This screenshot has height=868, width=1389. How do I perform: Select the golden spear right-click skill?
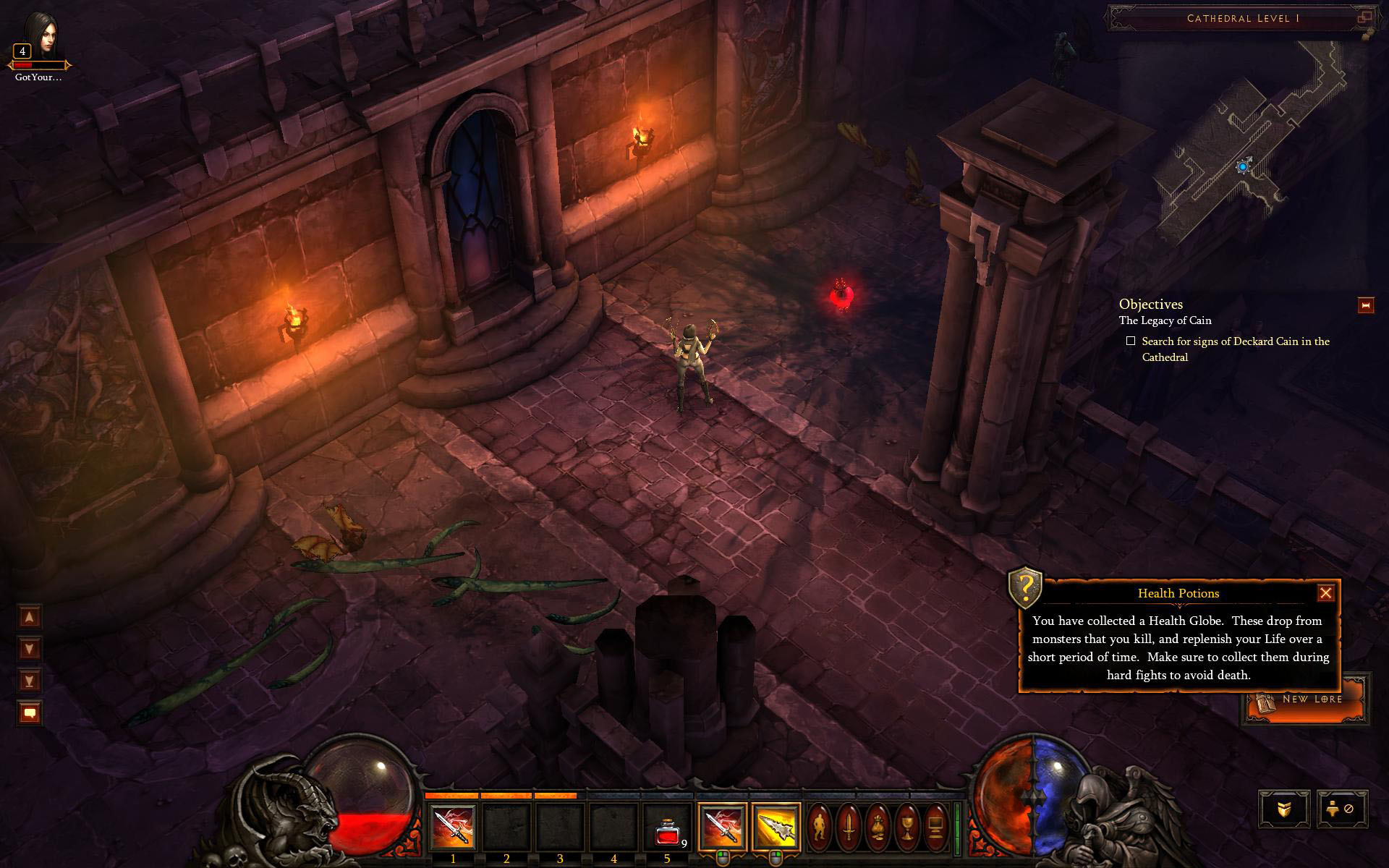click(x=776, y=827)
